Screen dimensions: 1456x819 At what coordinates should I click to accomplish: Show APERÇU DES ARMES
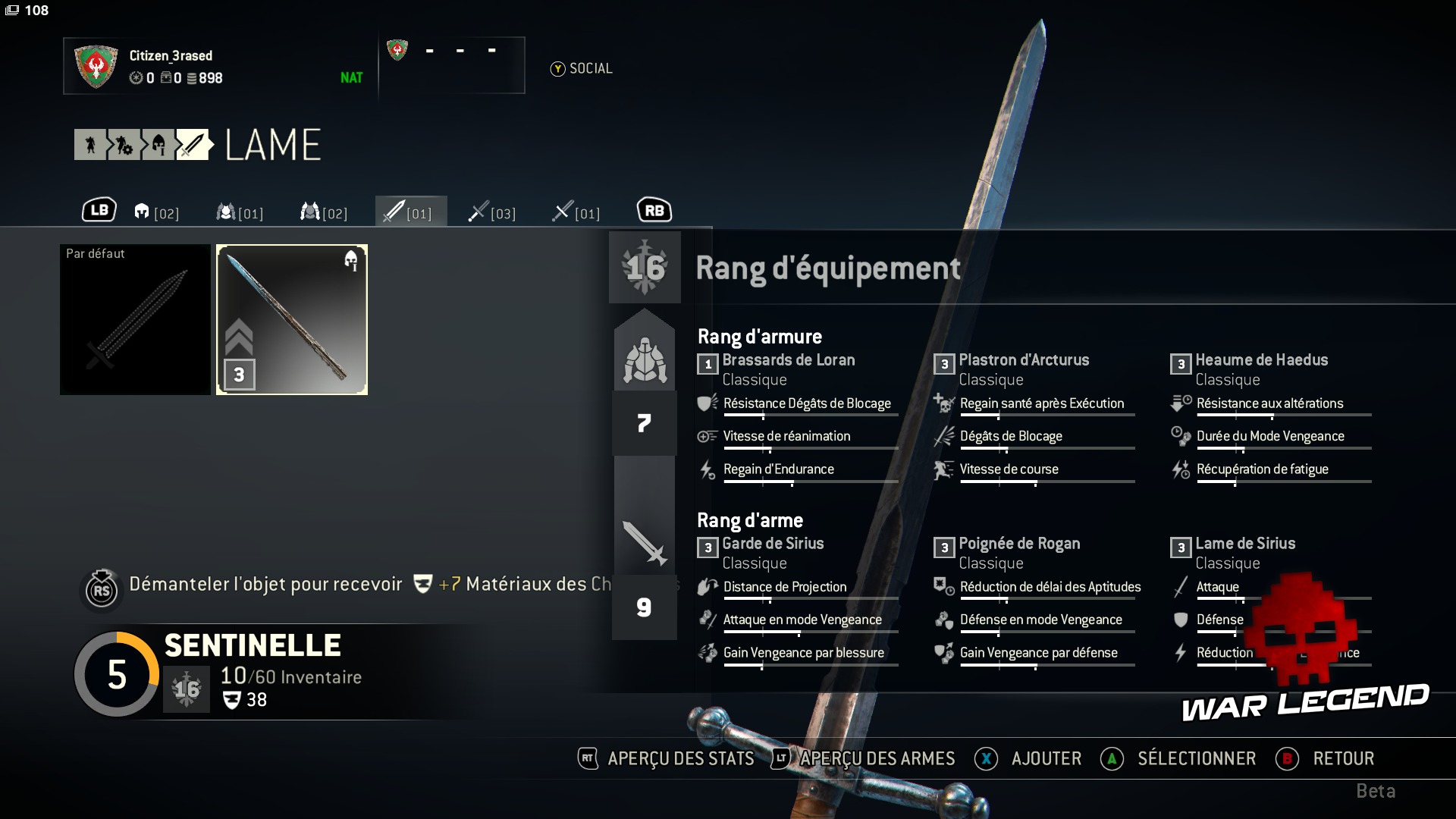[863, 758]
